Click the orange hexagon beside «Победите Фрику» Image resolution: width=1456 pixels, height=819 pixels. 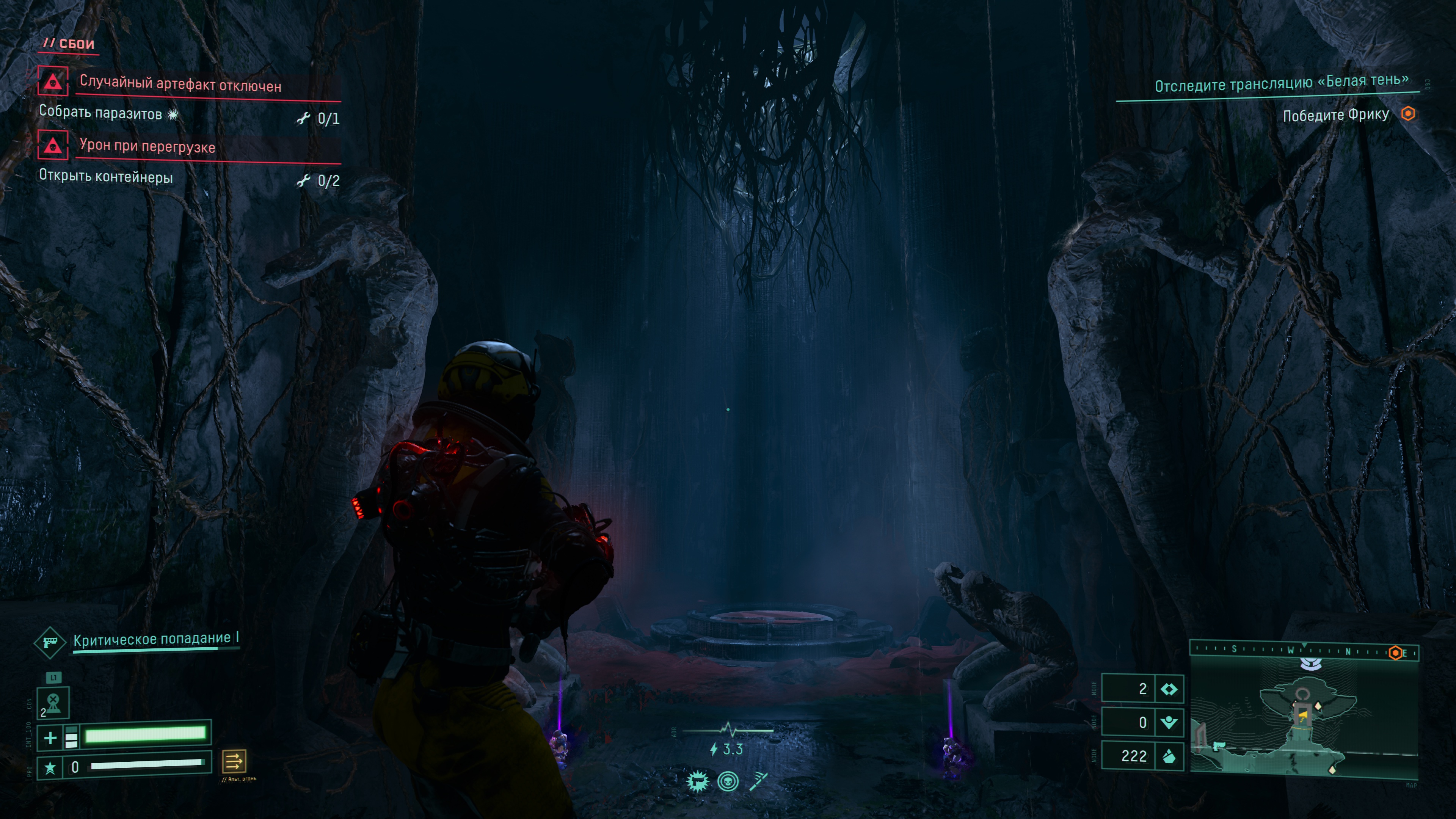[x=1408, y=114]
